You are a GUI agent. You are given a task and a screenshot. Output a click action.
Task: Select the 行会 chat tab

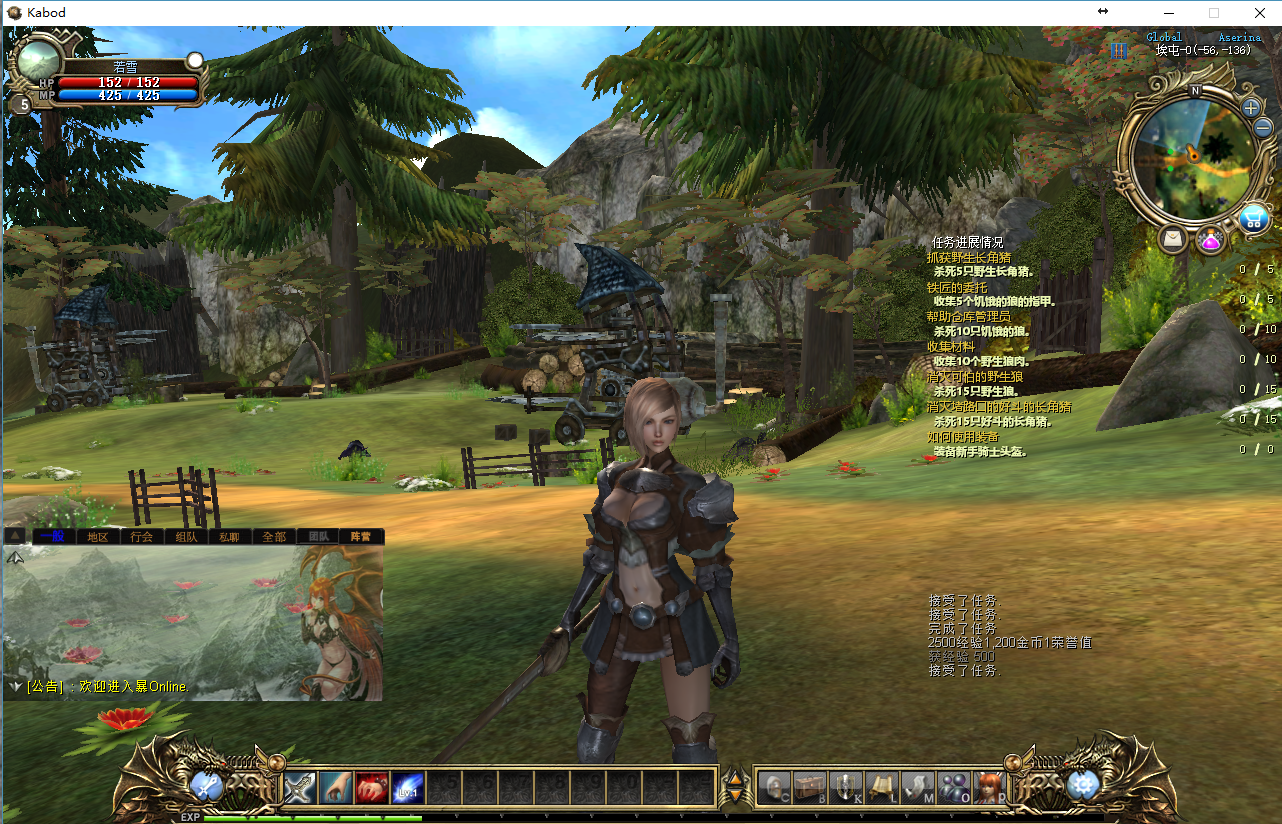click(x=142, y=537)
